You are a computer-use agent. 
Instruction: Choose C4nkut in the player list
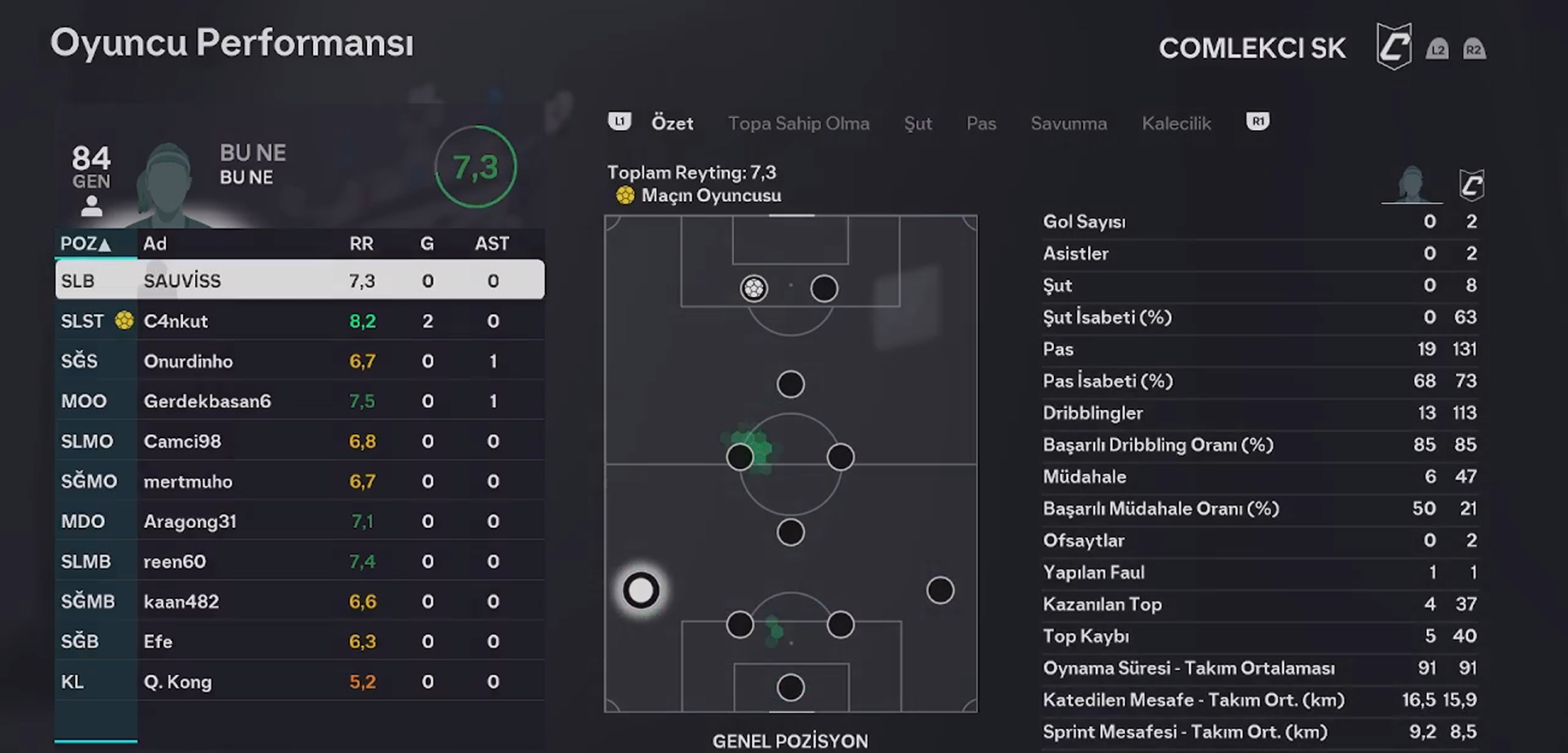[299, 321]
